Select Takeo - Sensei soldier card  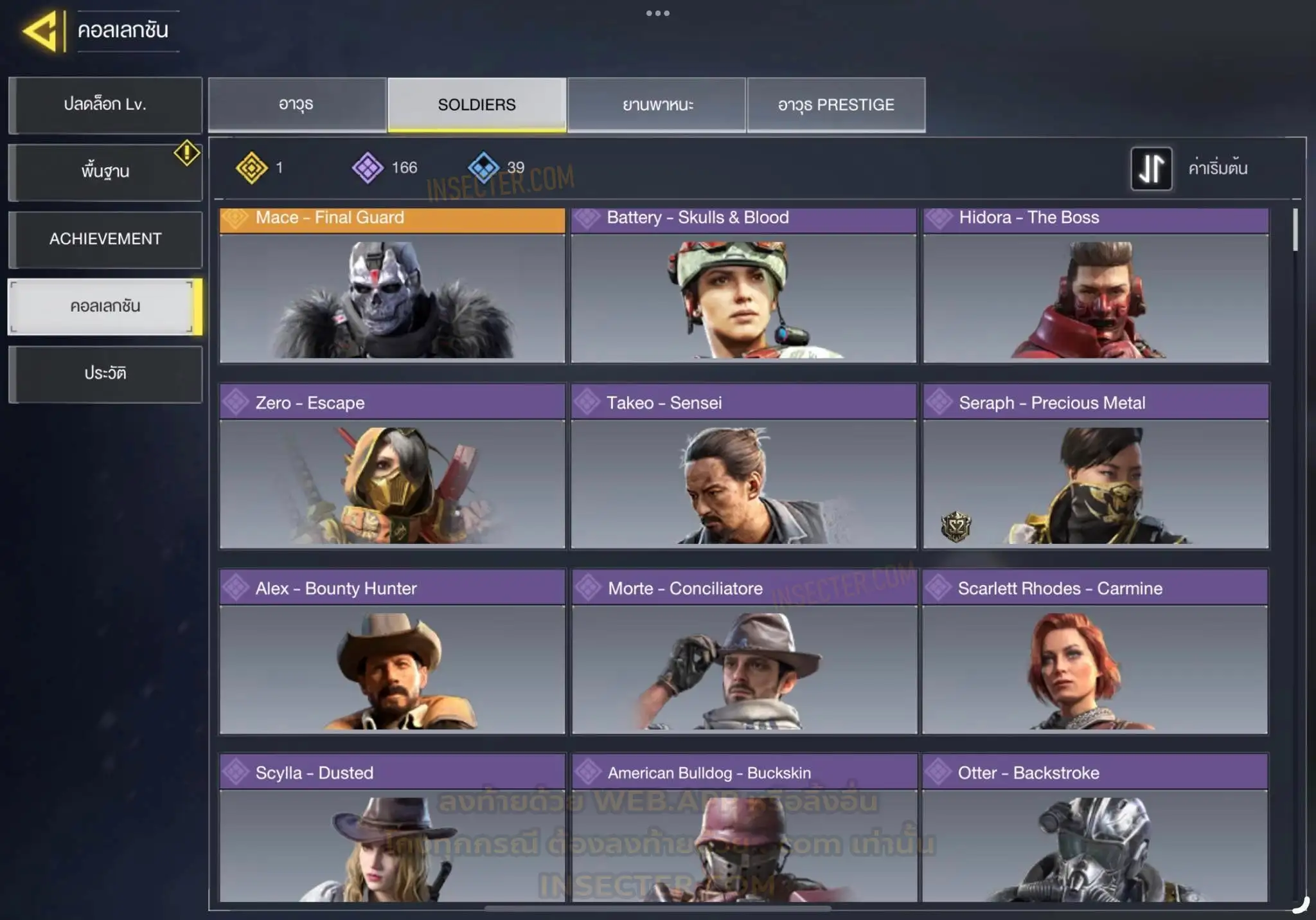(x=743, y=467)
